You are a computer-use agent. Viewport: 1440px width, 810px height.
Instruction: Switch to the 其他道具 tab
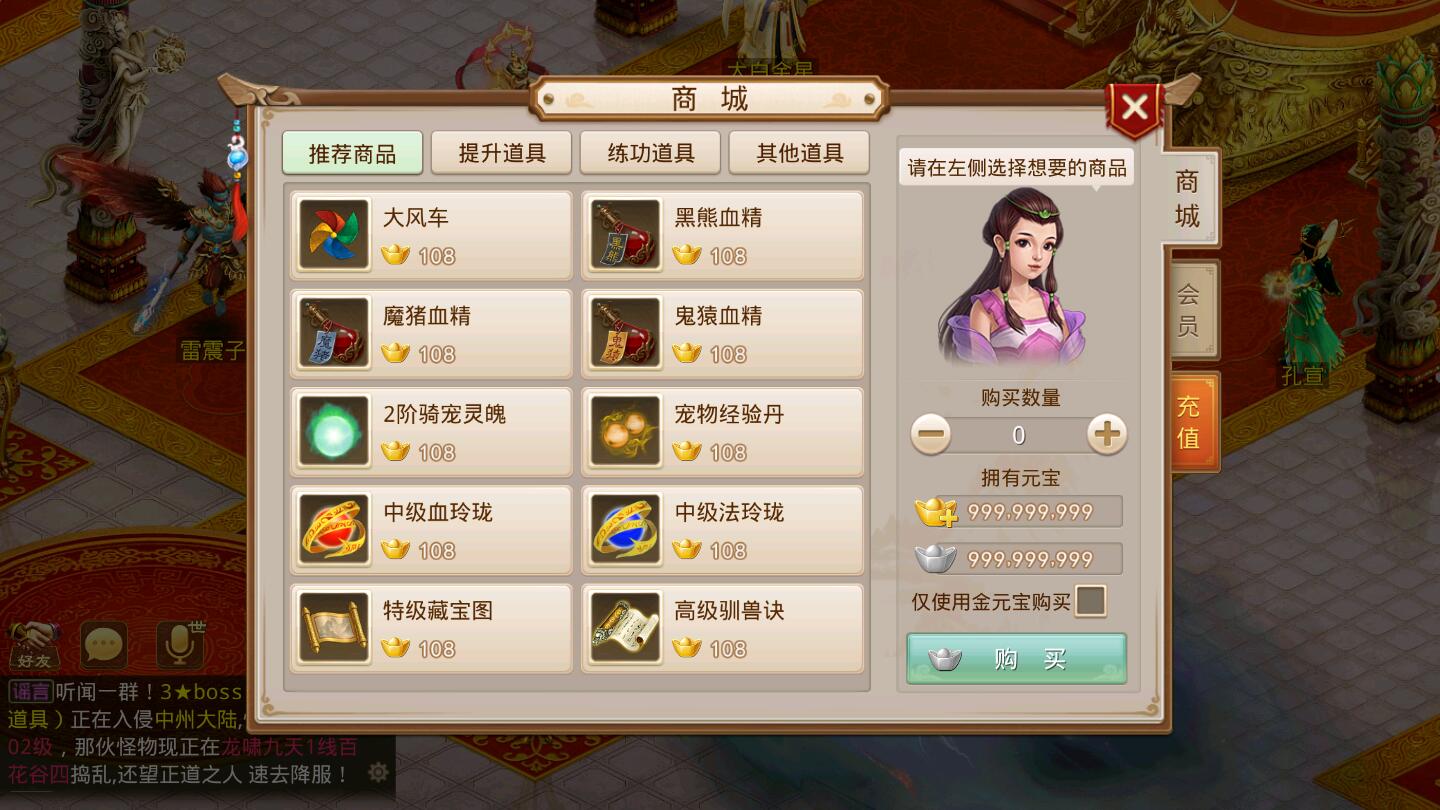click(799, 152)
